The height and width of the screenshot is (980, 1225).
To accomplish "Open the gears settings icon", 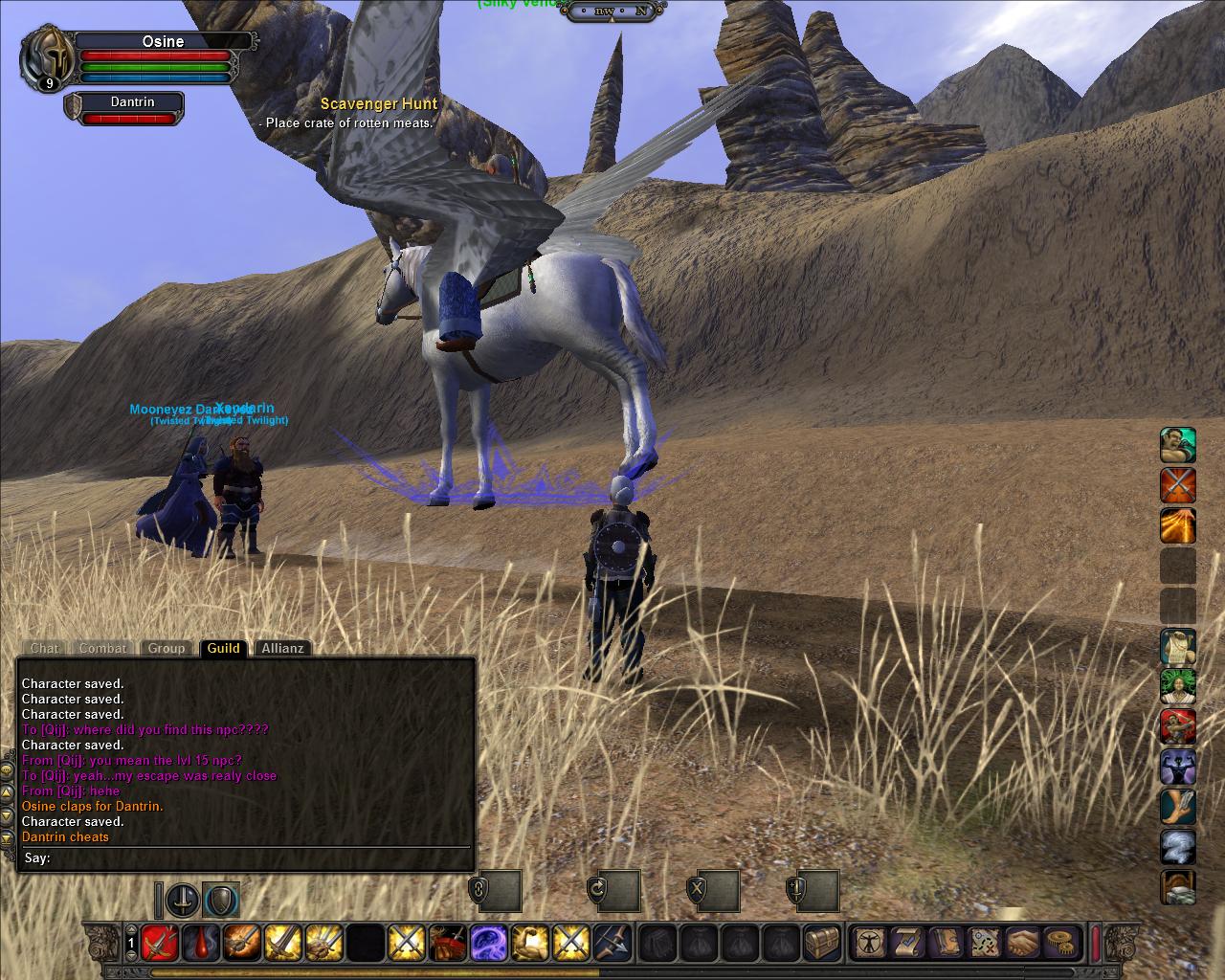I will click(x=1059, y=943).
